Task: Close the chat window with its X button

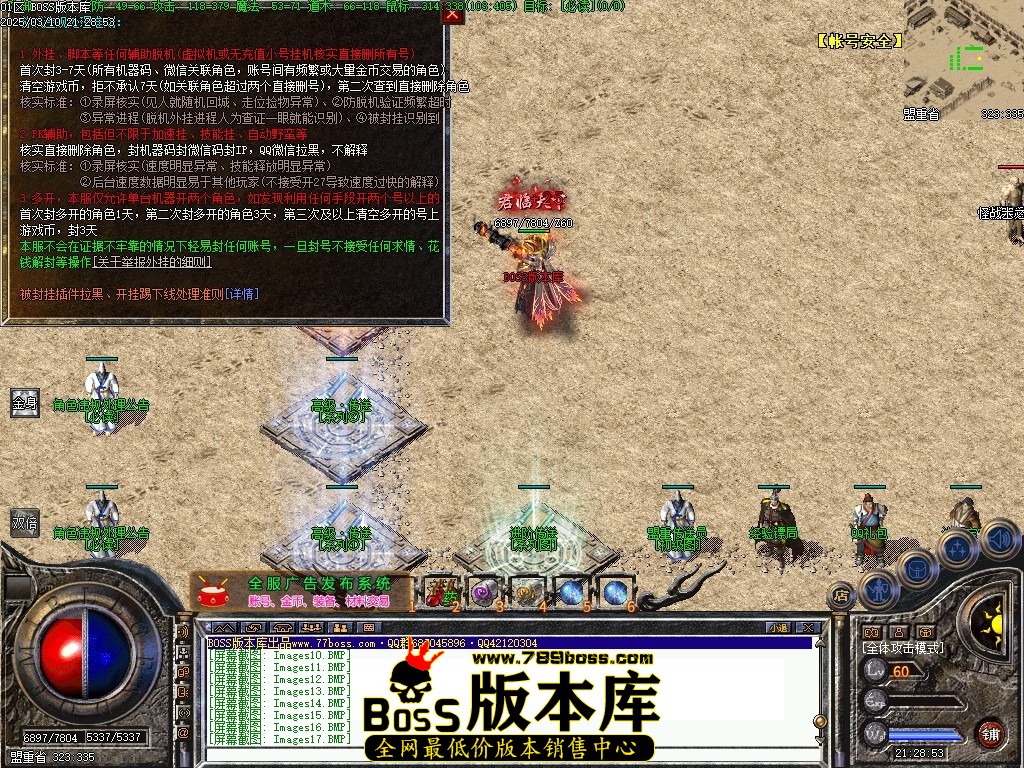Action: (808, 628)
